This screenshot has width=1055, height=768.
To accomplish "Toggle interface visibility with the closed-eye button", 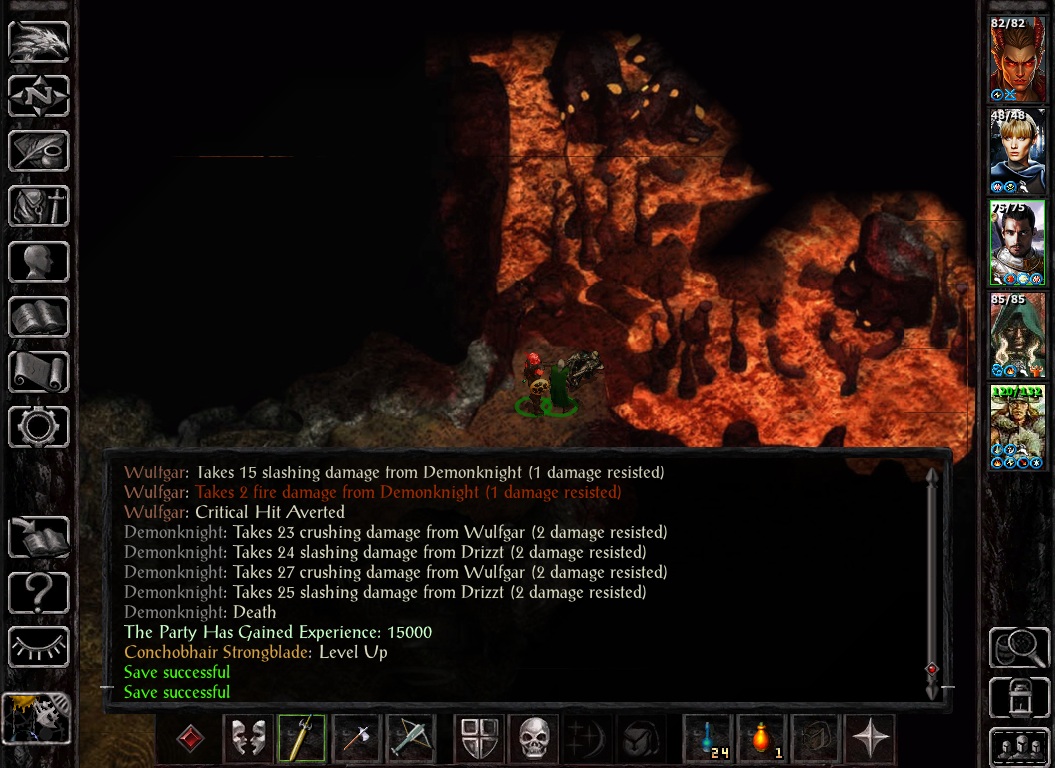I will coord(39,646).
